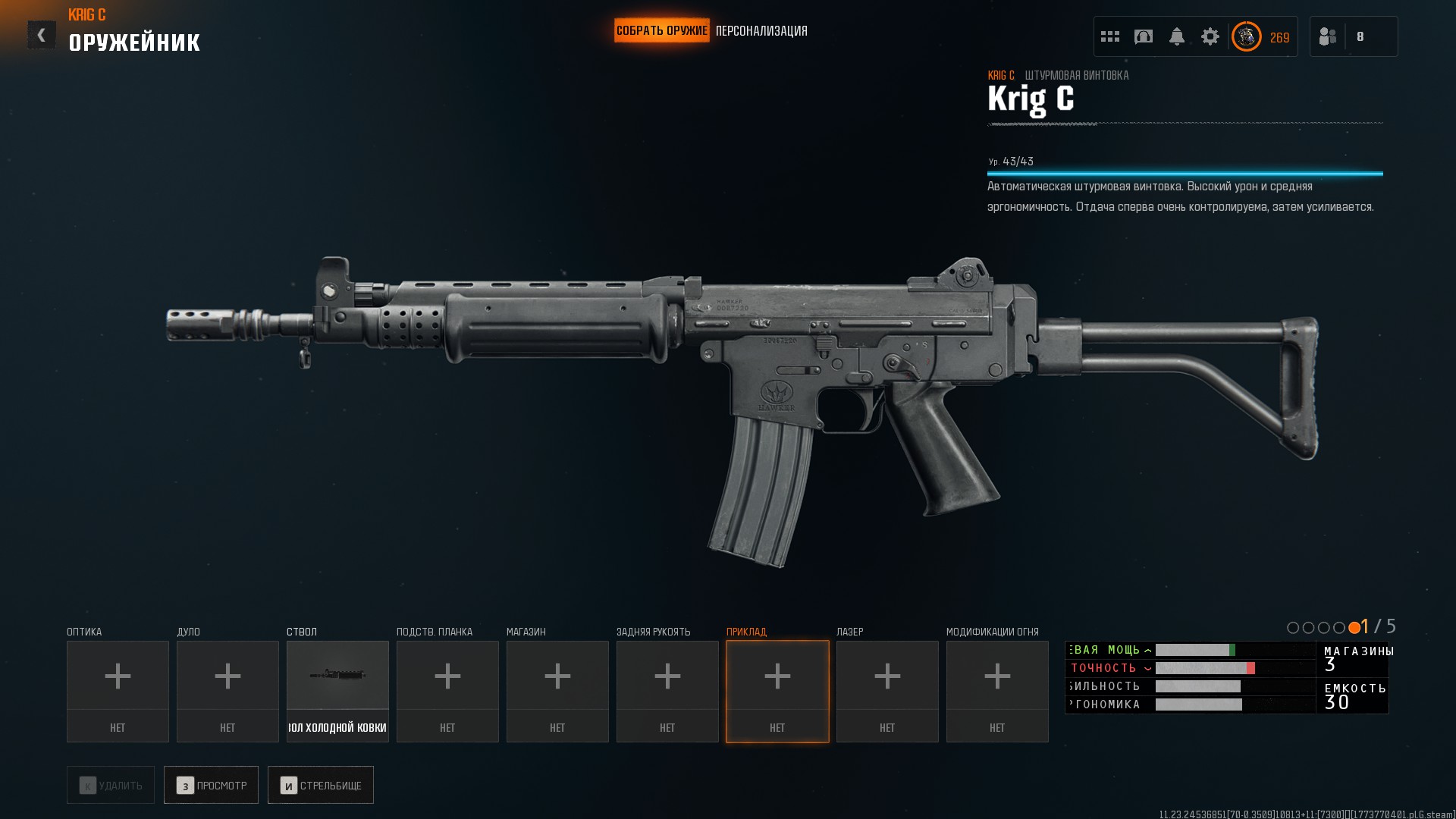Open the player profile emblem

[x=1247, y=36]
